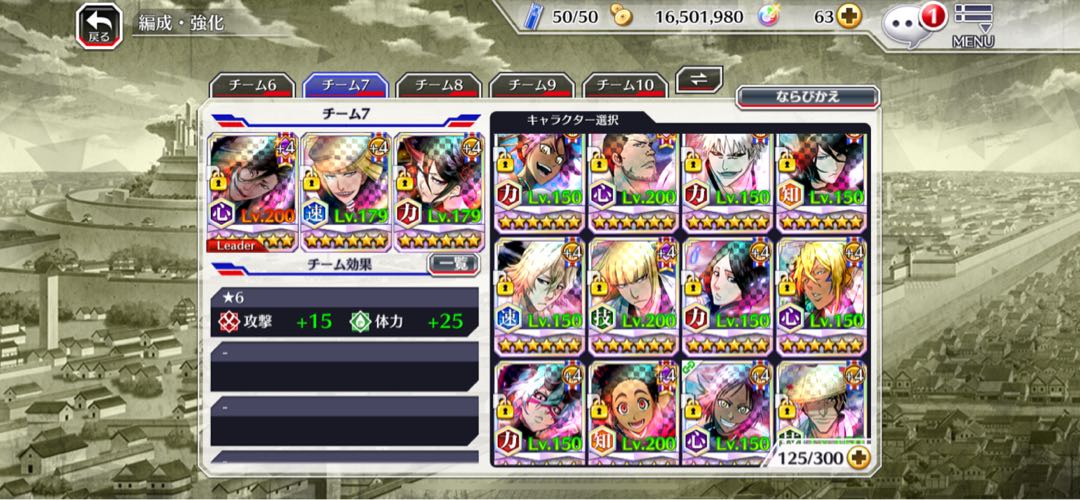Expand character storage with the 125/300 plus
The height and width of the screenshot is (500, 1080).
(857, 457)
